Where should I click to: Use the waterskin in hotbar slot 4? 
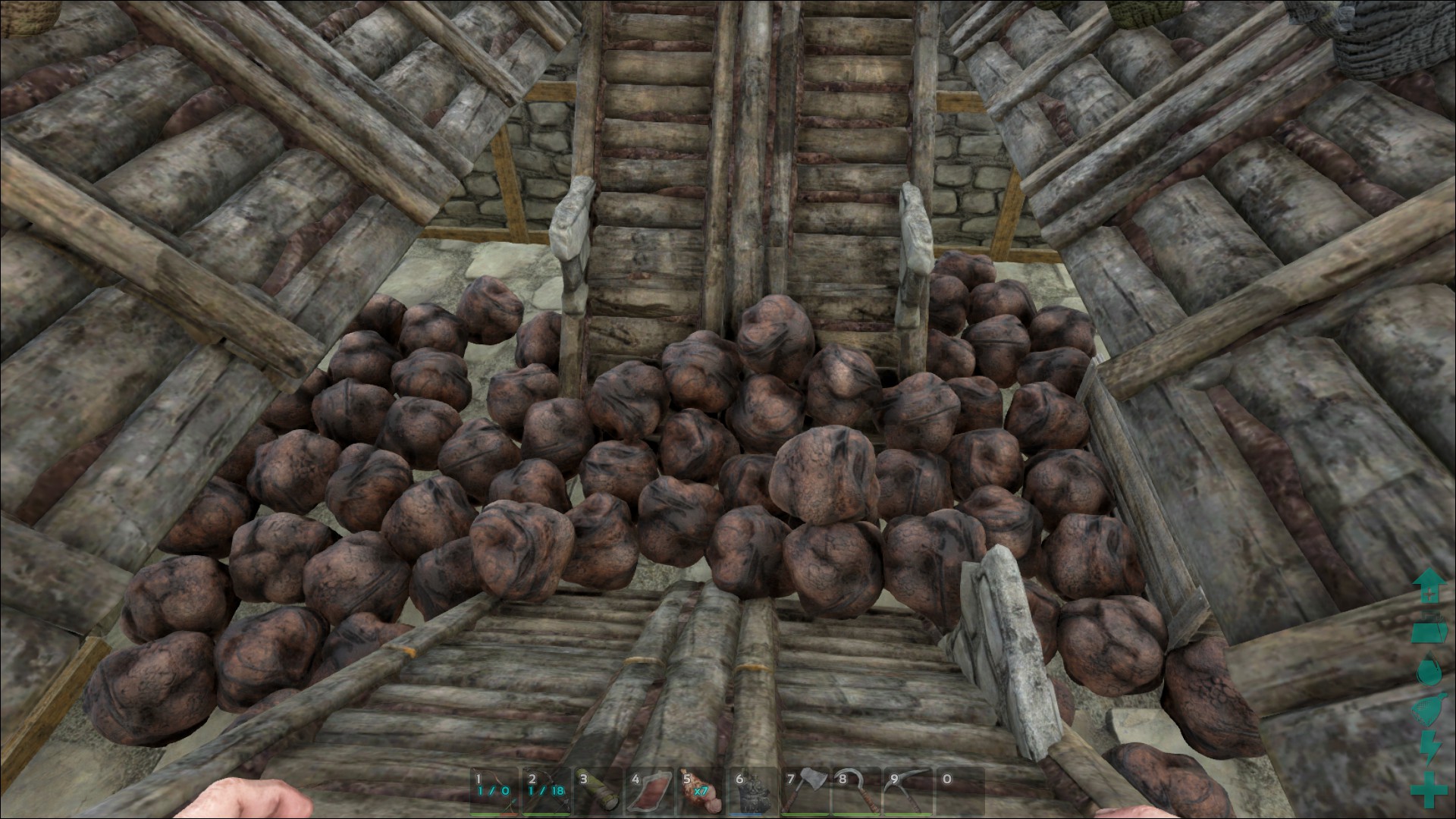coord(650,791)
